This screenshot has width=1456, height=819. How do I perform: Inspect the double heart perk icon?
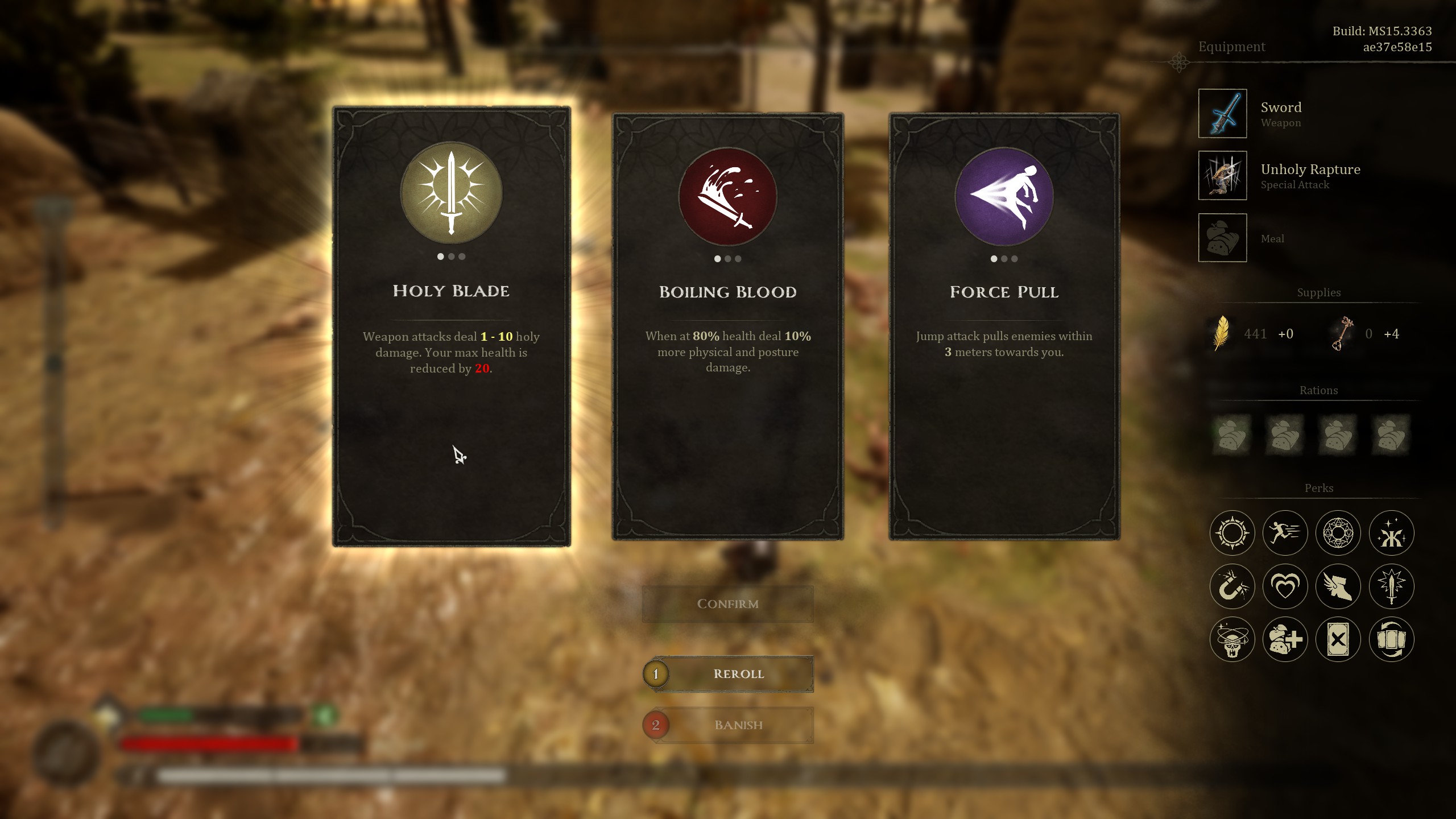(1285, 586)
